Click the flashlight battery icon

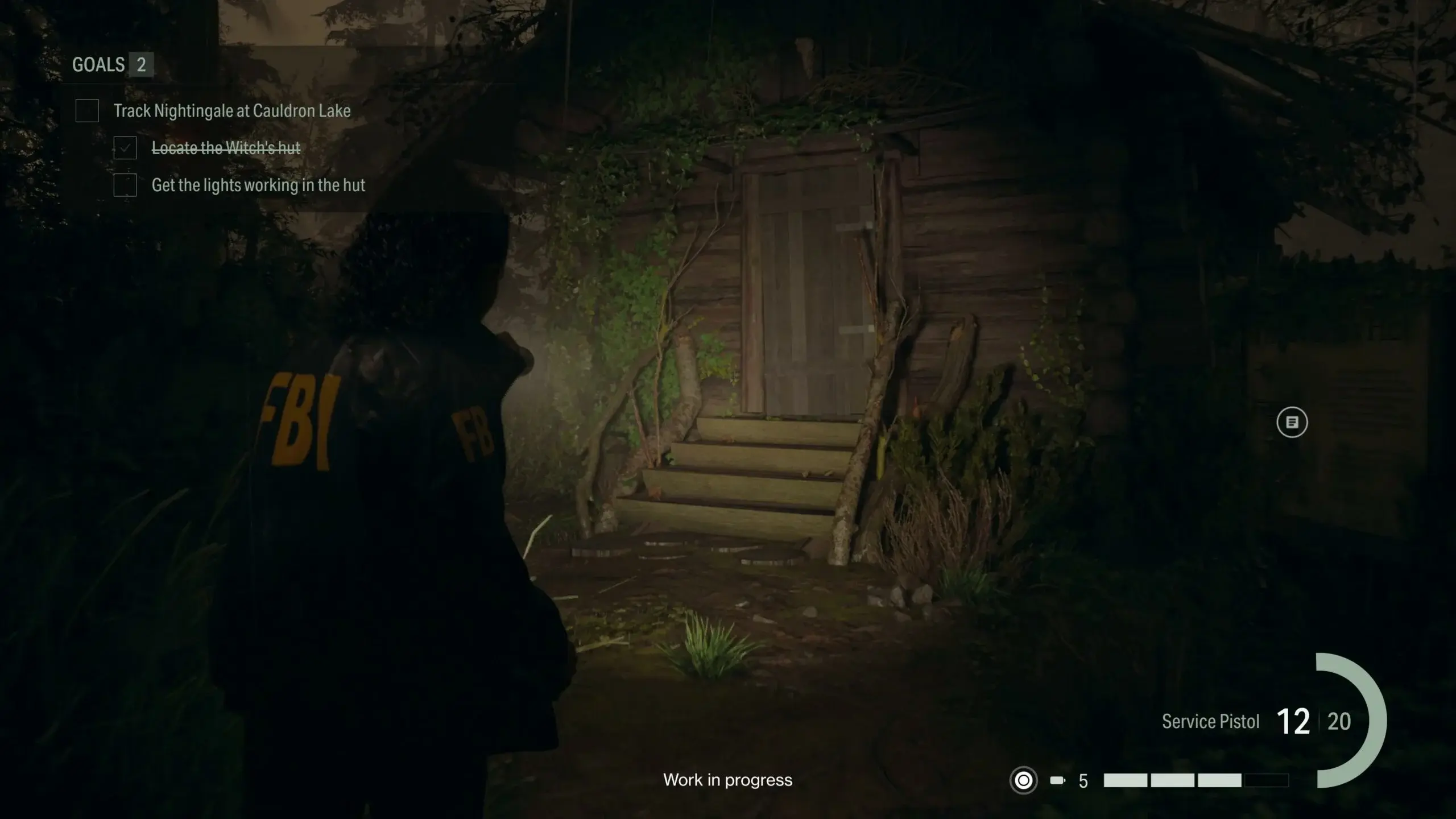coord(1057,780)
